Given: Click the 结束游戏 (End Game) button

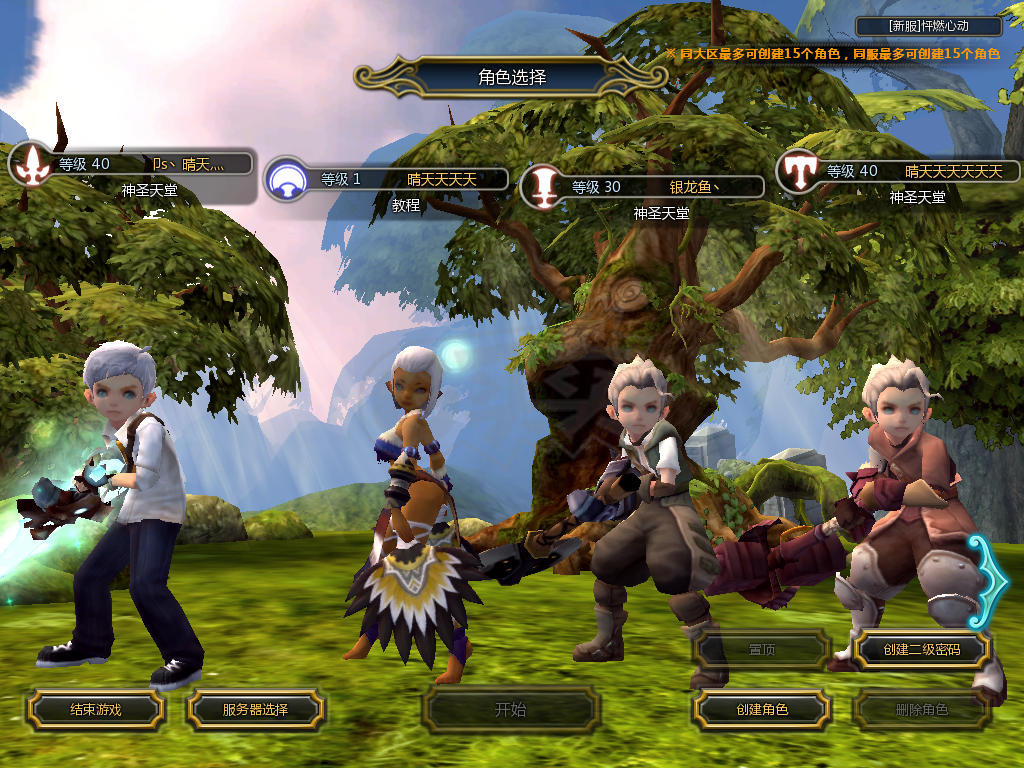Looking at the screenshot, I should click(95, 710).
